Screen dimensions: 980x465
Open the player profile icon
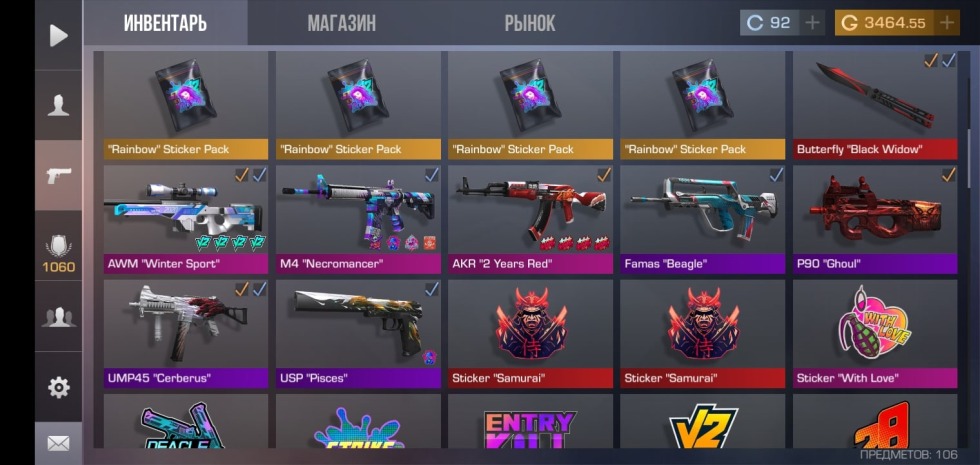[x=59, y=106]
